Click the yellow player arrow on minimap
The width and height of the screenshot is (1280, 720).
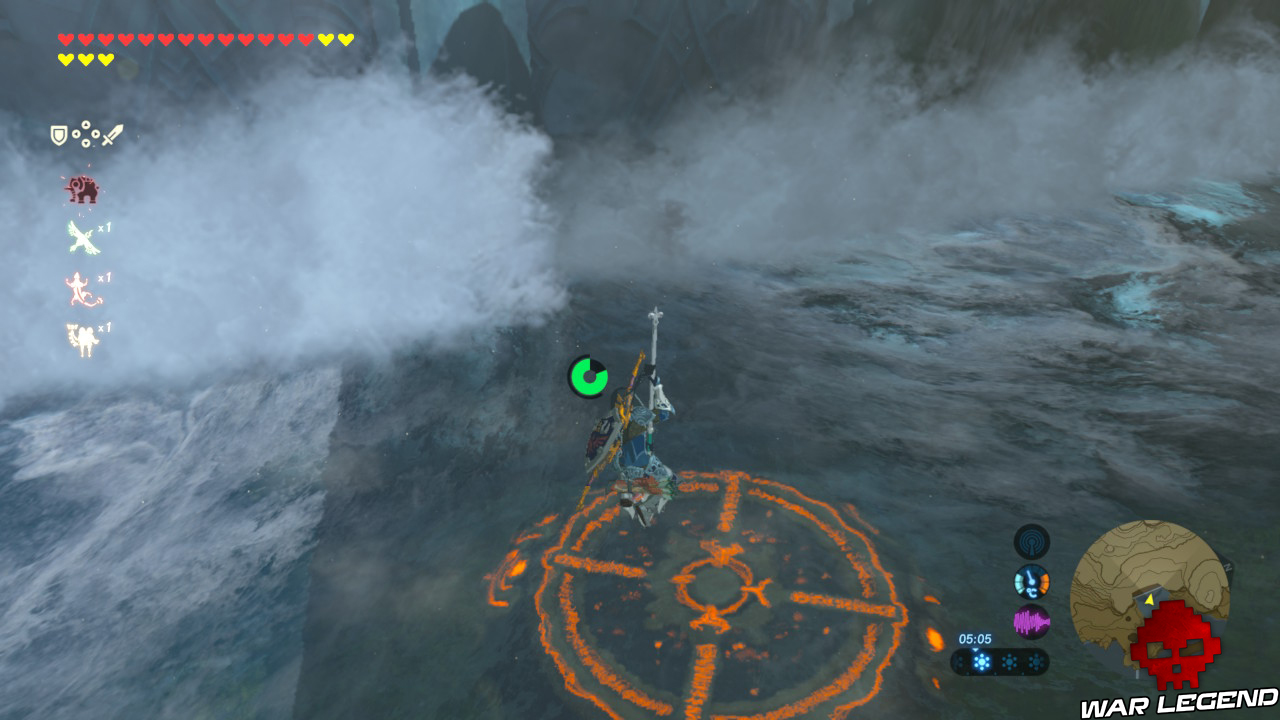(x=1149, y=601)
